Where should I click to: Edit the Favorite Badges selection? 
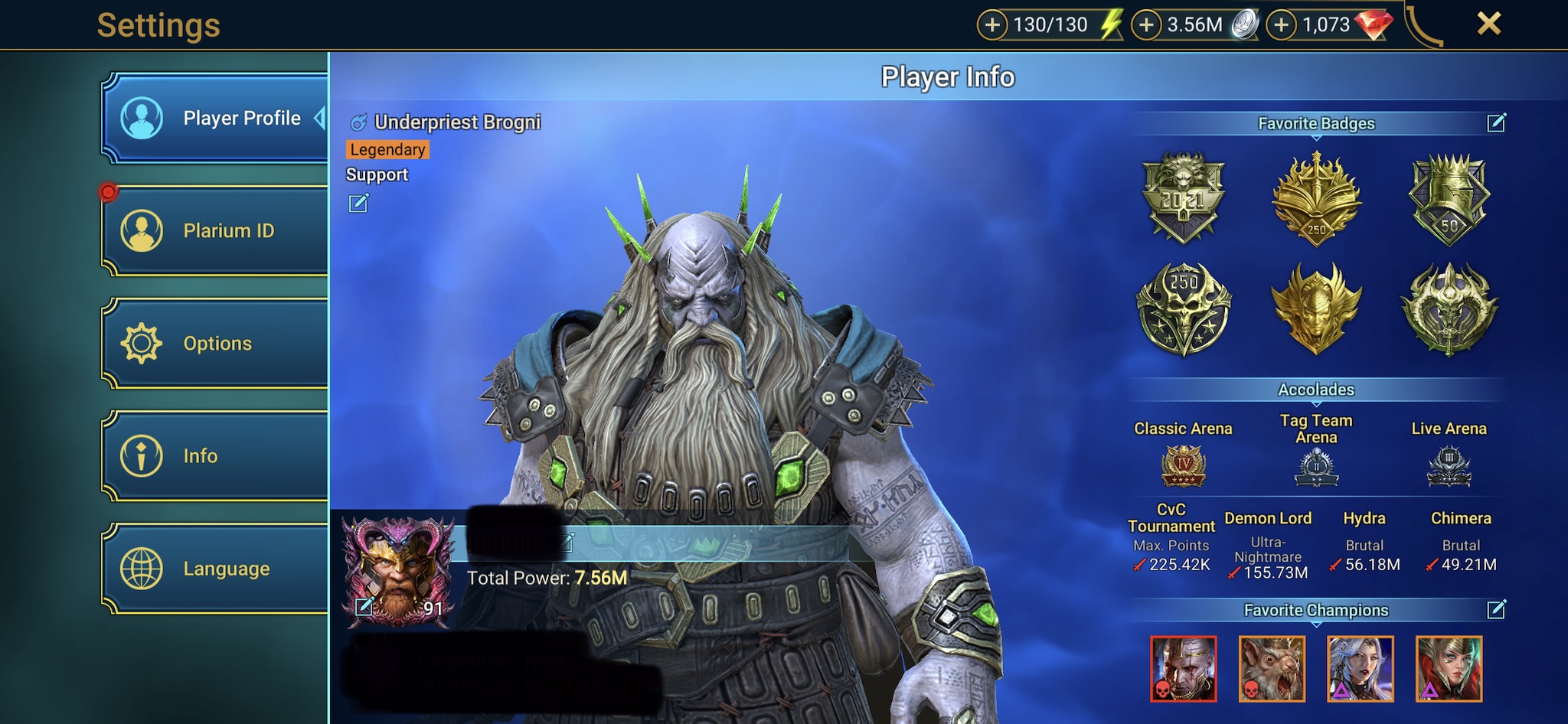click(1496, 122)
